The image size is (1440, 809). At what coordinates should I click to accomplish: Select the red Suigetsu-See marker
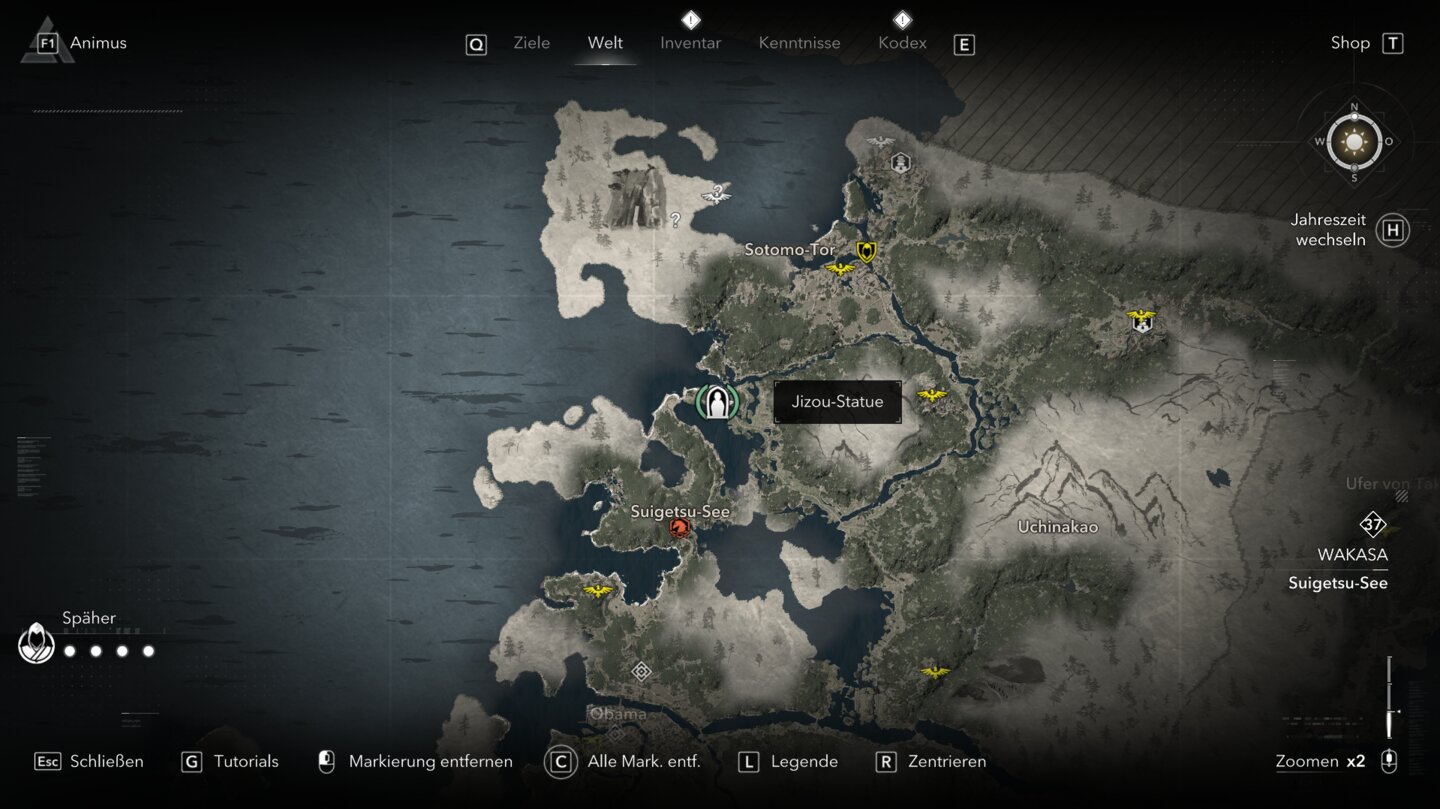[680, 527]
